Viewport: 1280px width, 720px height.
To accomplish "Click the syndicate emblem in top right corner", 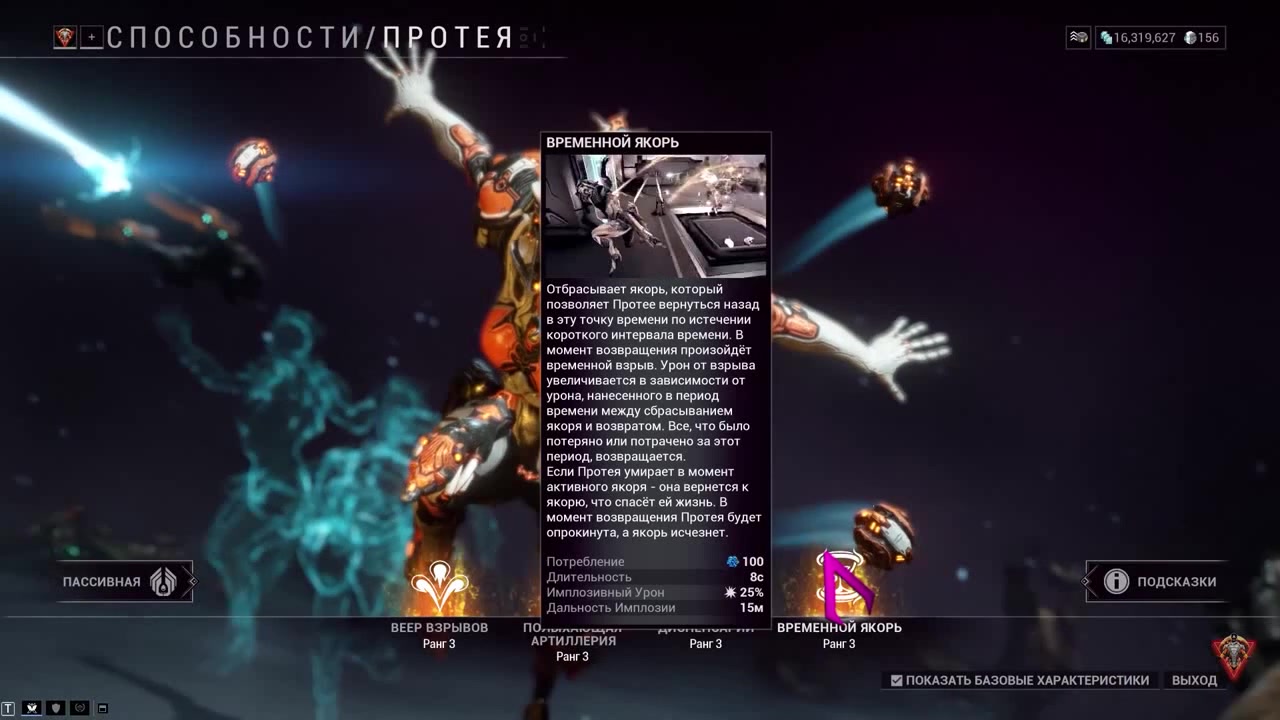I will 1077,38.
